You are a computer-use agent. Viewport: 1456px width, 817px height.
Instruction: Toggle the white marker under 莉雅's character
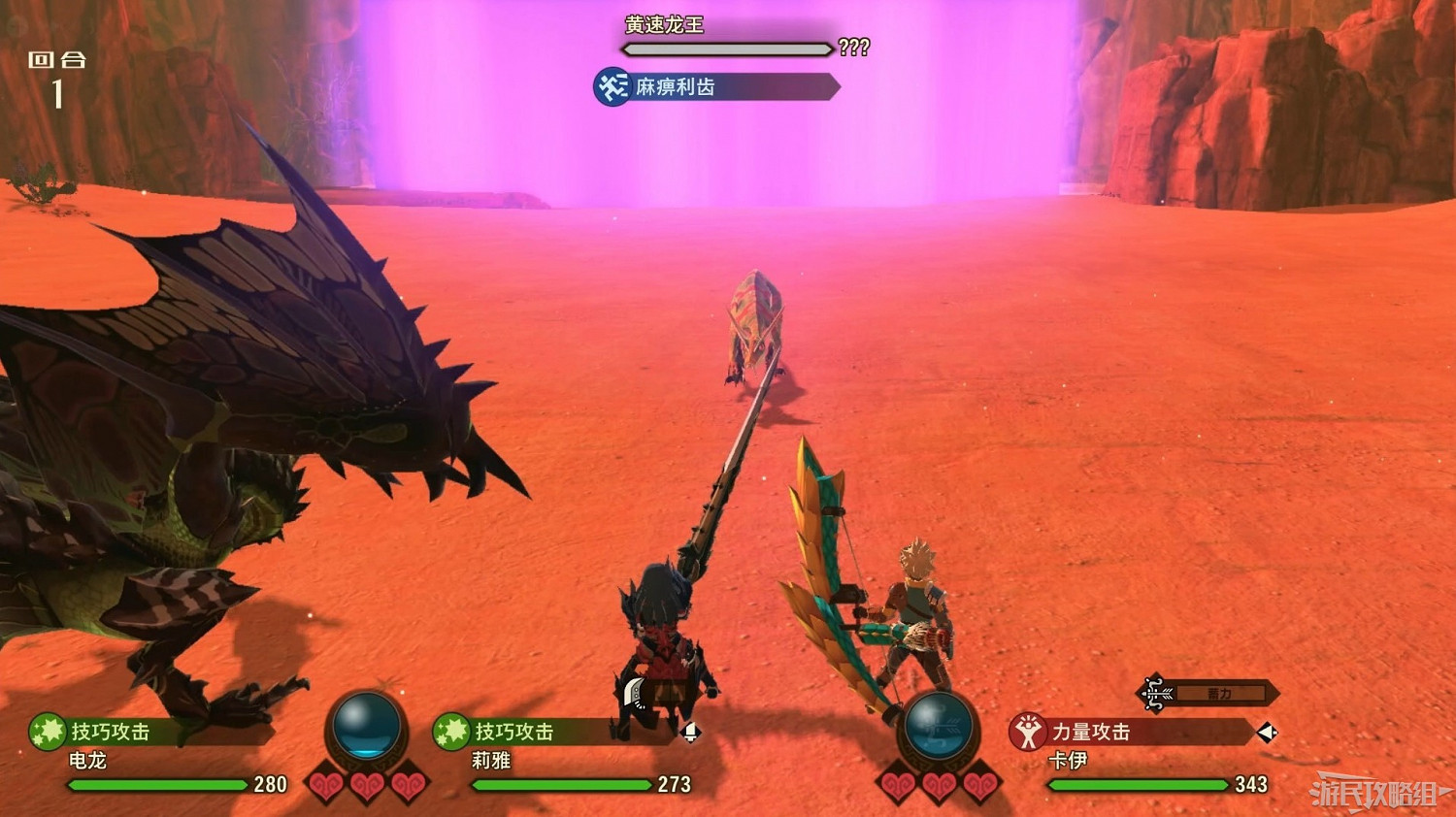pyautogui.click(x=690, y=732)
